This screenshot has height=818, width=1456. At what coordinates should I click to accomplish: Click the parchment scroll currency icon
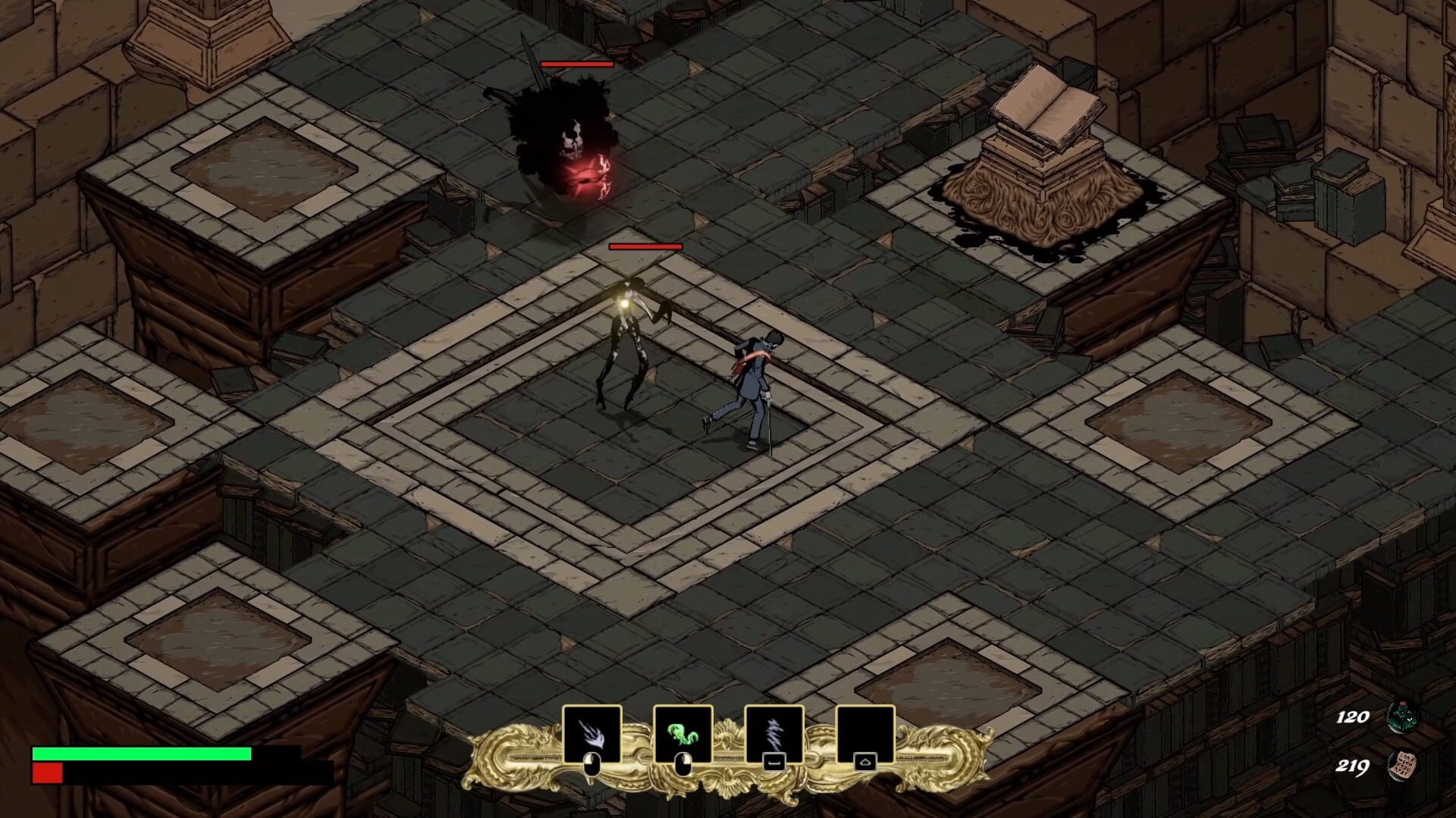(1402, 766)
